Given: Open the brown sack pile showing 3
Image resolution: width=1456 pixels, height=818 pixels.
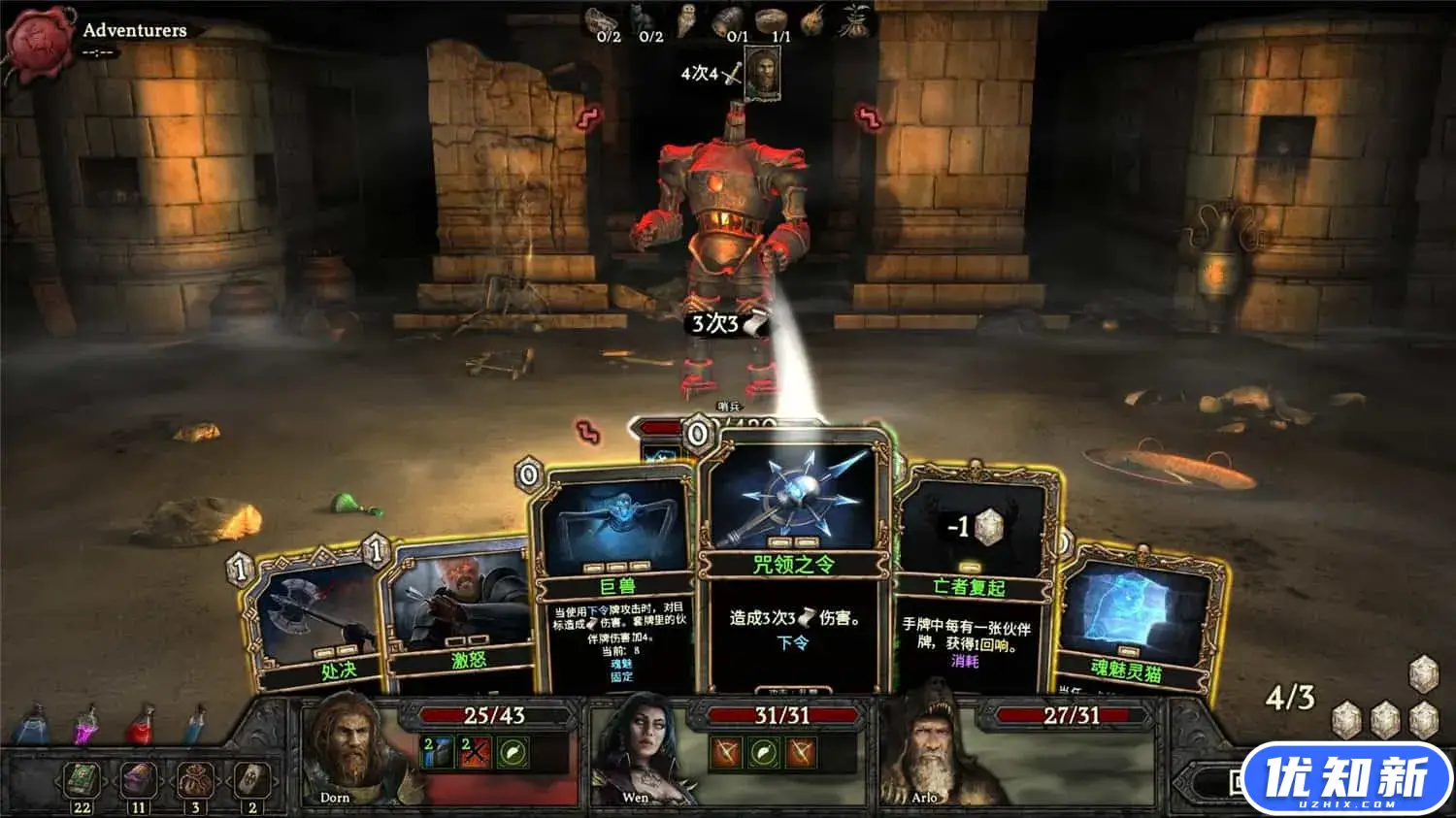Looking at the screenshot, I should coord(195,781).
